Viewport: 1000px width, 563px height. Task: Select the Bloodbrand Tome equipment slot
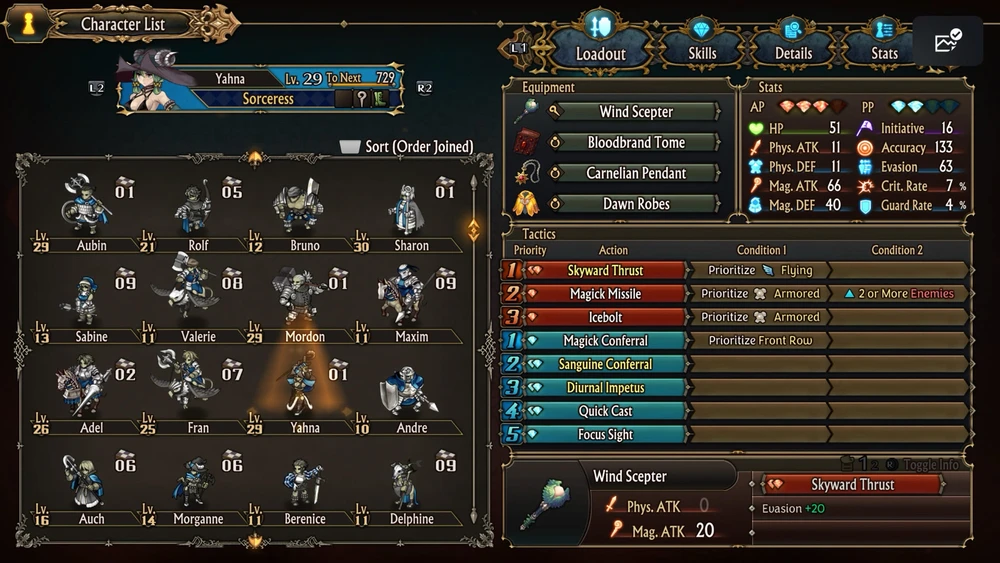click(x=635, y=143)
